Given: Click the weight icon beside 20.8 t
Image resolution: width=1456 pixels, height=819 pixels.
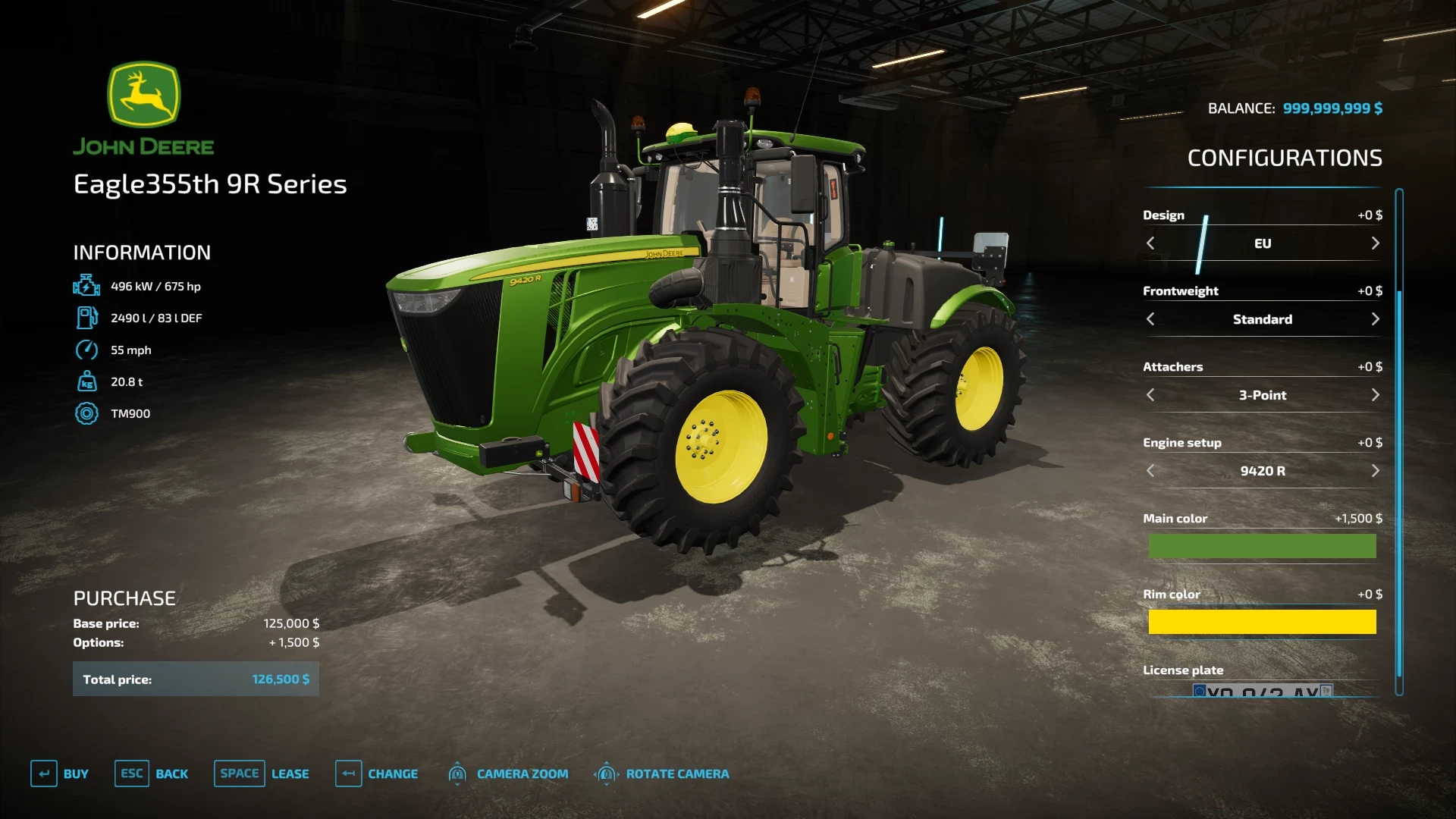Looking at the screenshot, I should pos(87,381).
